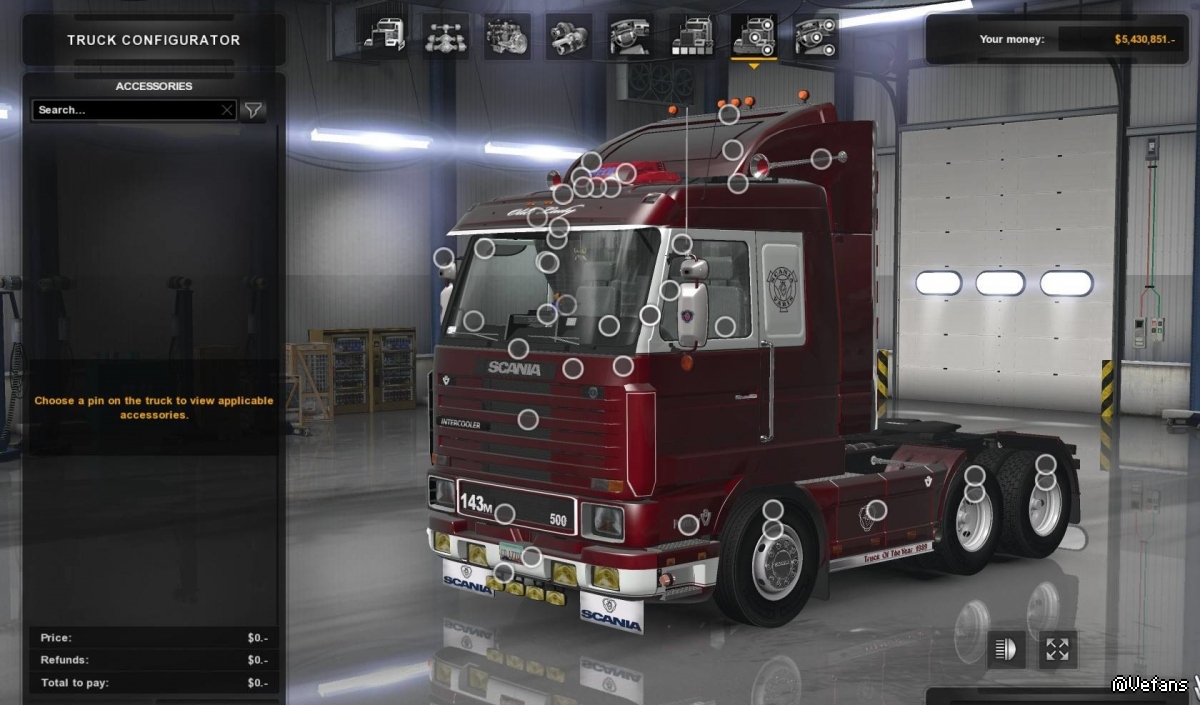Viewport: 1200px width, 705px height.
Task: Select the pin on the side door window
Action: 725,326
